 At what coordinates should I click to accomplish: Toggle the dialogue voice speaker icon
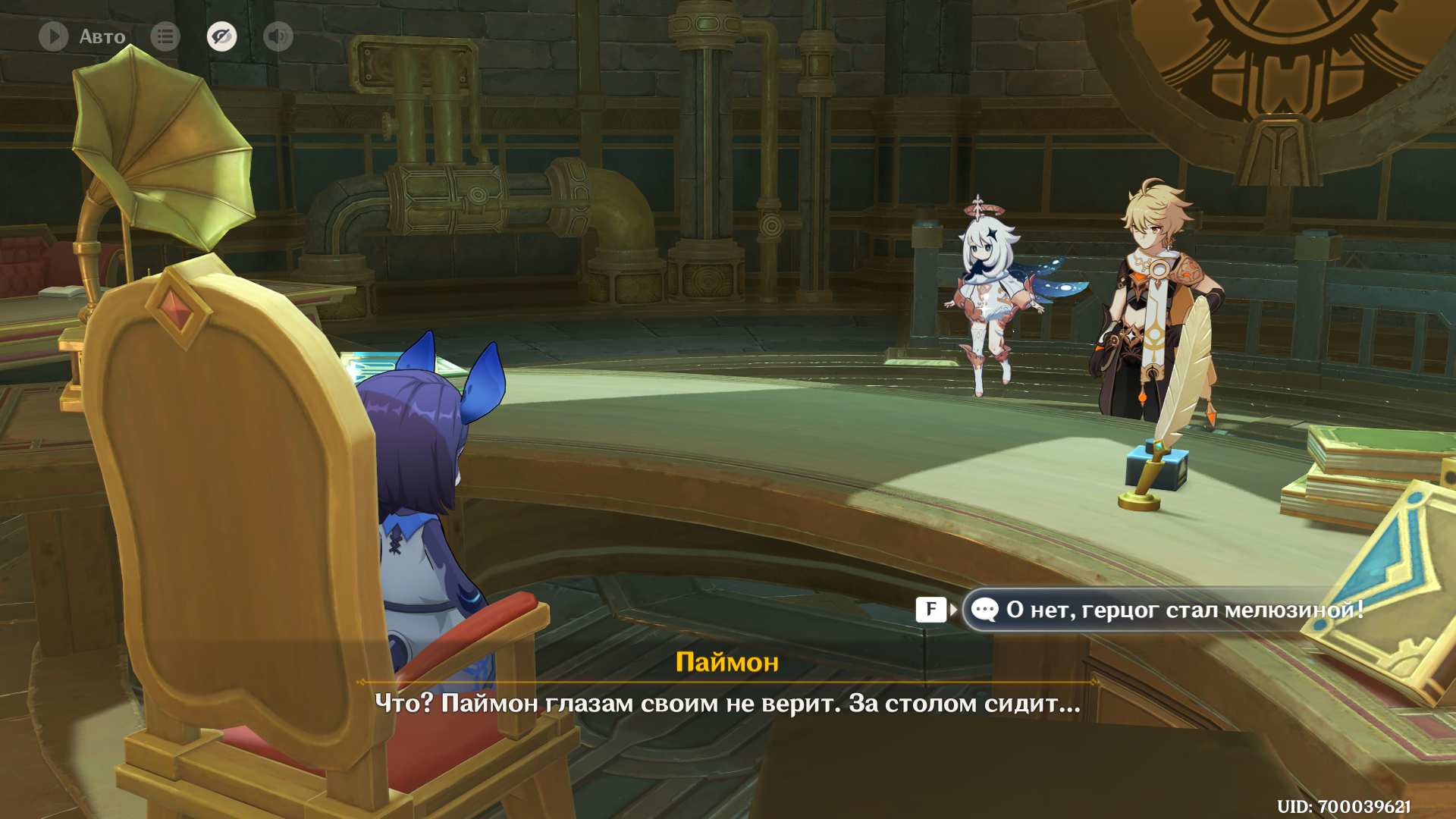click(278, 36)
